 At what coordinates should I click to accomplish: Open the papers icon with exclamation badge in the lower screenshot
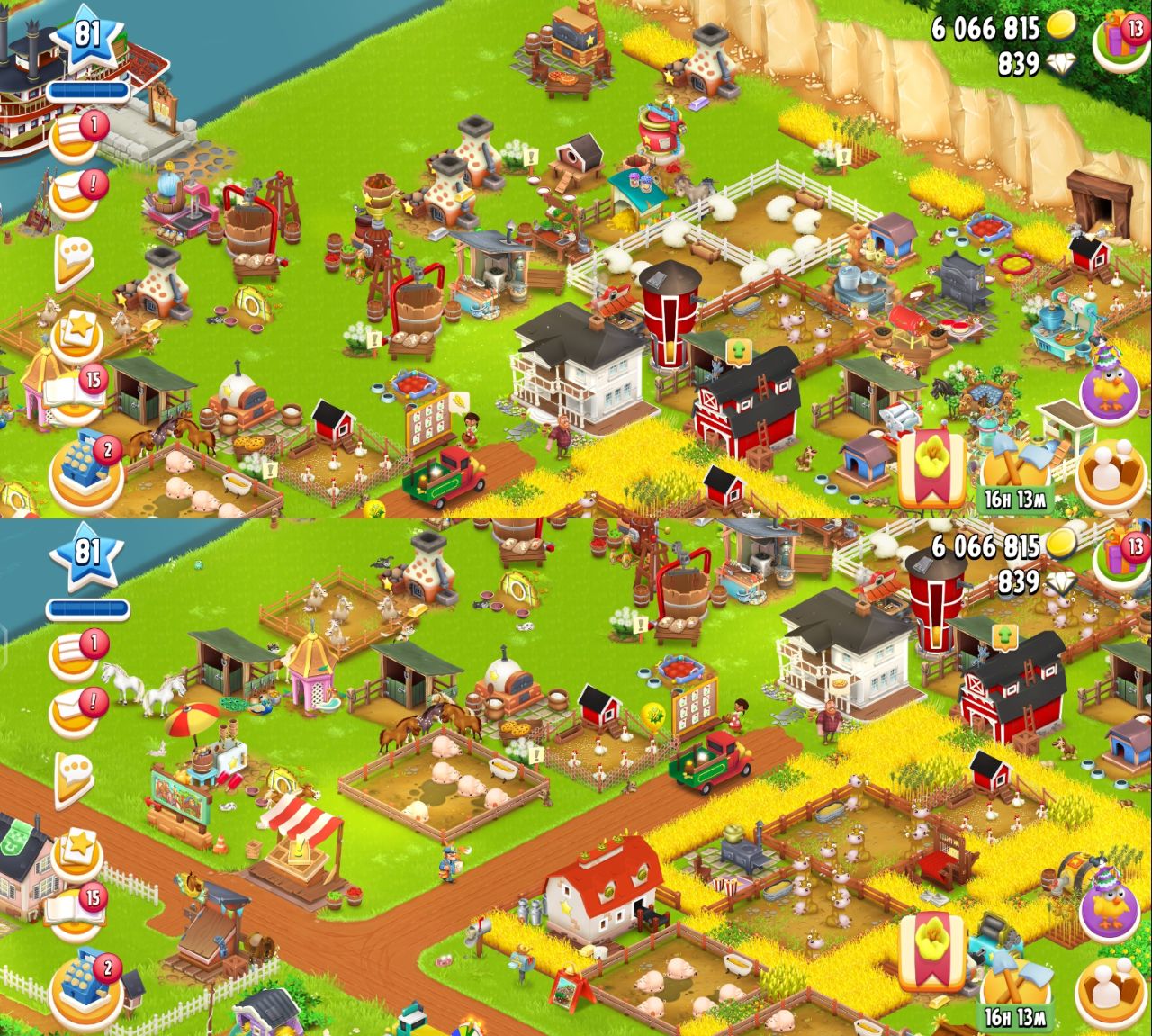click(76, 709)
